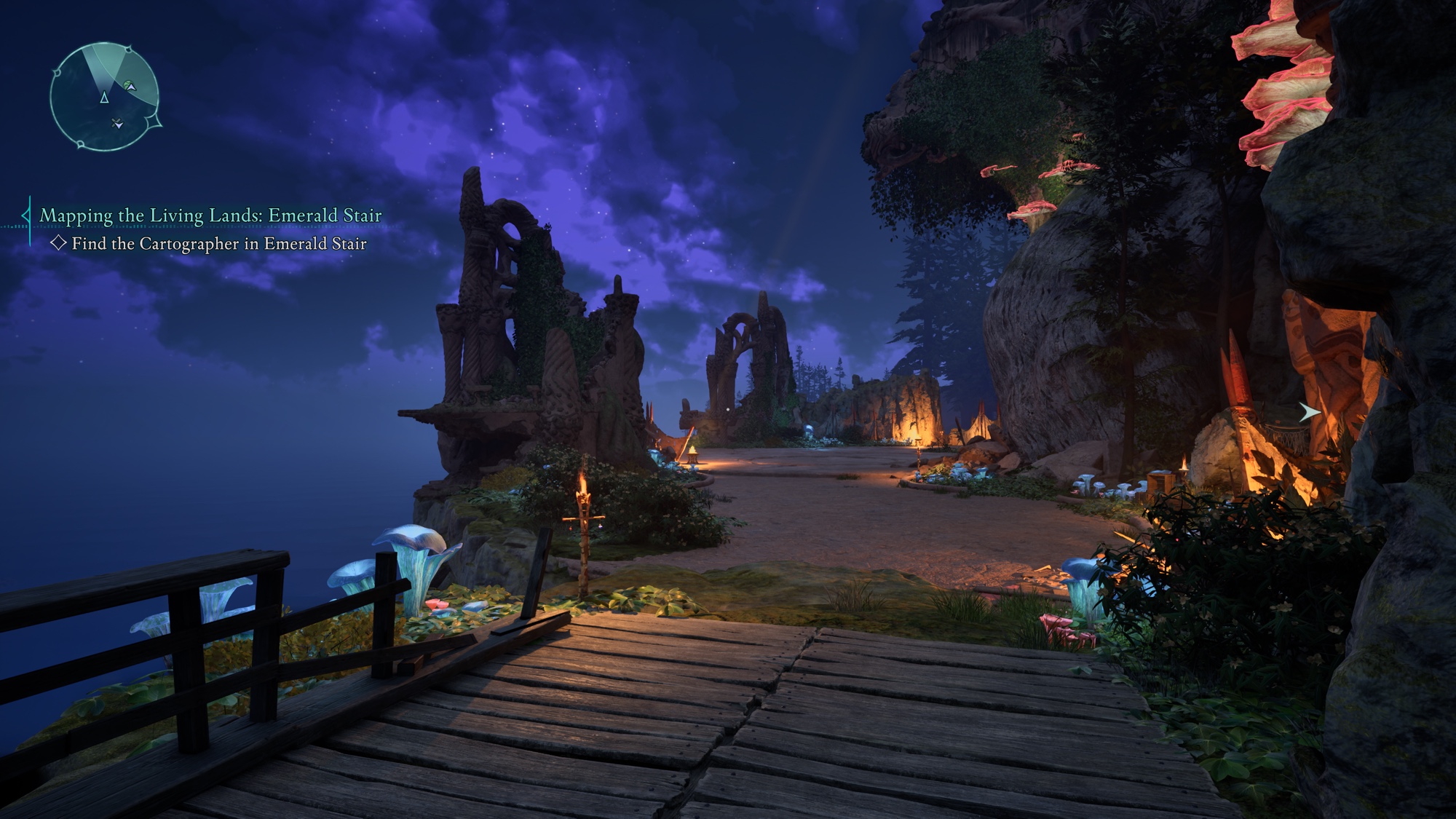The width and height of the screenshot is (1456, 819).
Task: Click the Find the Cartographer objective
Action: [x=218, y=244]
